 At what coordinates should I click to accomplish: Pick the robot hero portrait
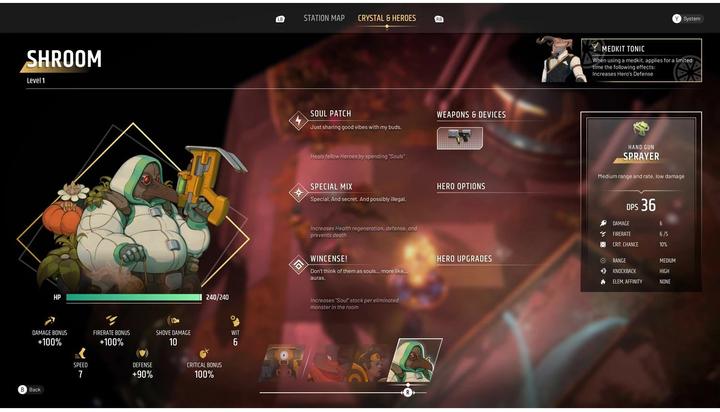point(283,362)
